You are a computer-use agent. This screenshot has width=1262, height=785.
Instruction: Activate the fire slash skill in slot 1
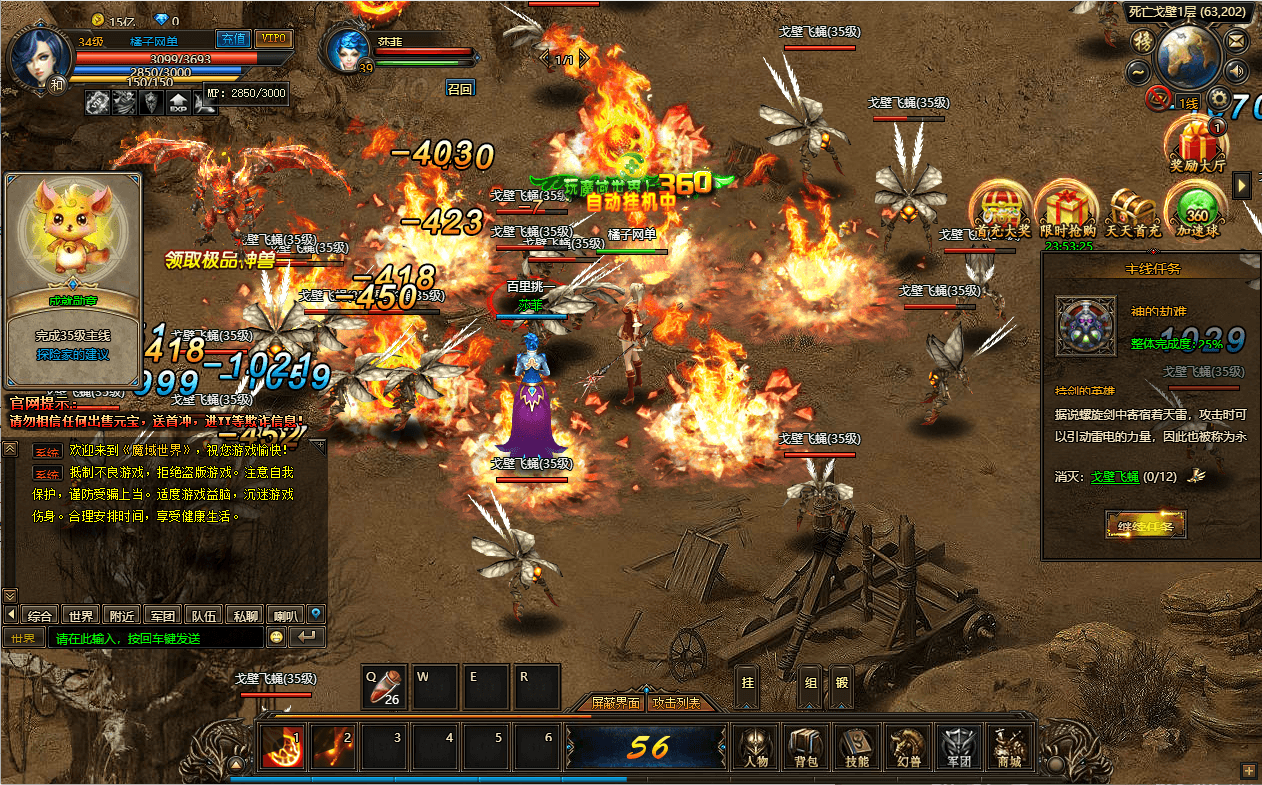click(282, 748)
